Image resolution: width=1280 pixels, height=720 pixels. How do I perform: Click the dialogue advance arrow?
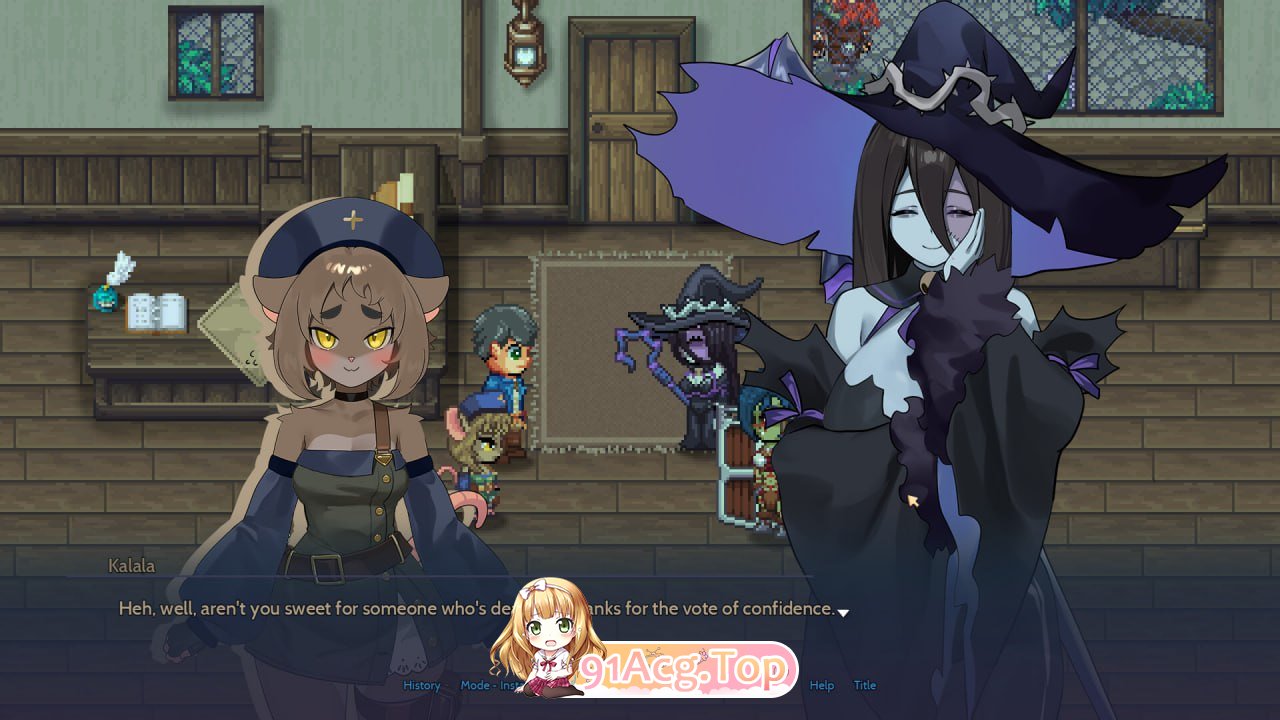click(x=843, y=611)
